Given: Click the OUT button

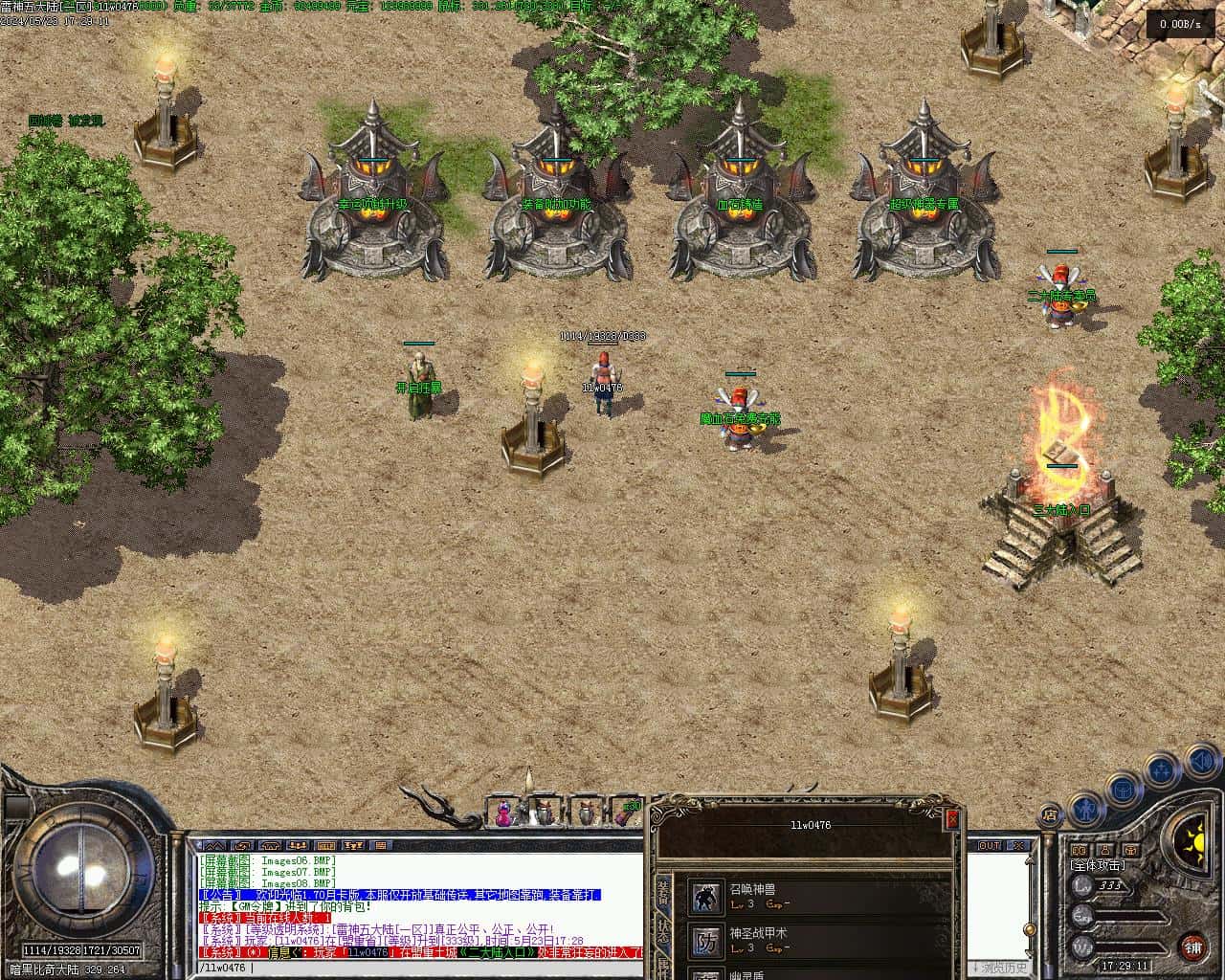Looking at the screenshot, I should 989,846.
